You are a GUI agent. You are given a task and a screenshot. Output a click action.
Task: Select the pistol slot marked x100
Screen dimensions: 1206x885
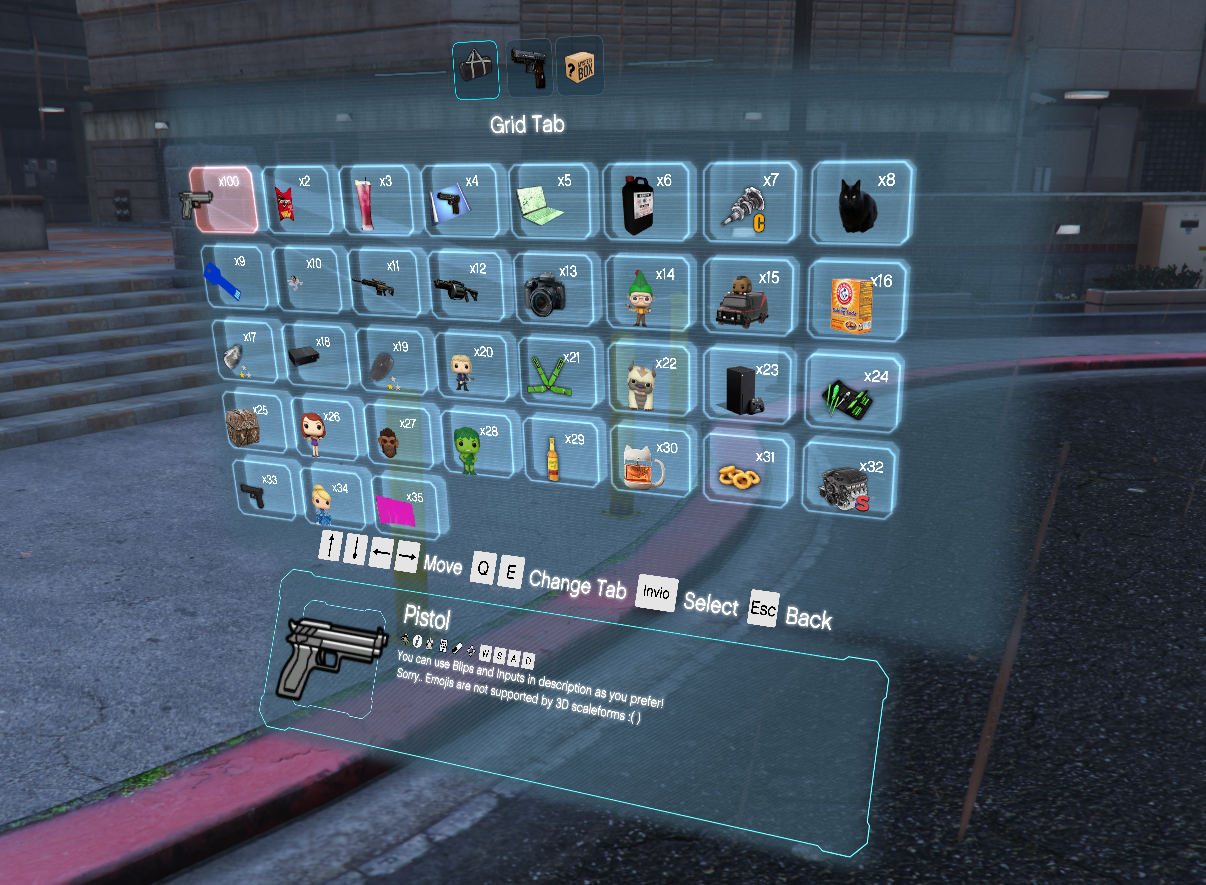coord(223,200)
